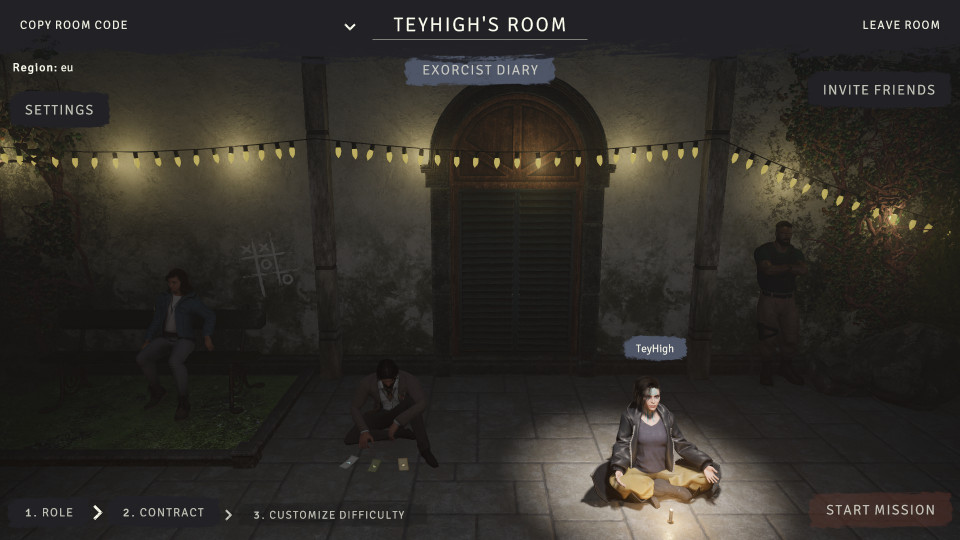Open the Settings menu

pyautogui.click(x=59, y=110)
